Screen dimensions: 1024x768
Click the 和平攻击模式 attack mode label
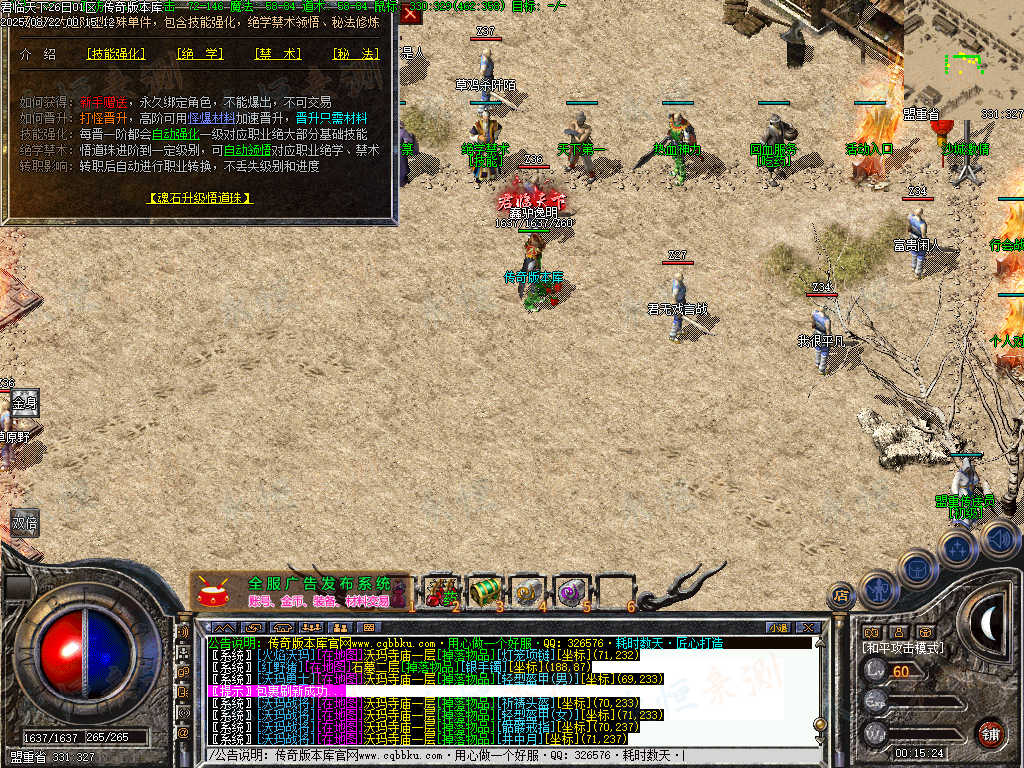pyautogui.click(x=902, y=648)
